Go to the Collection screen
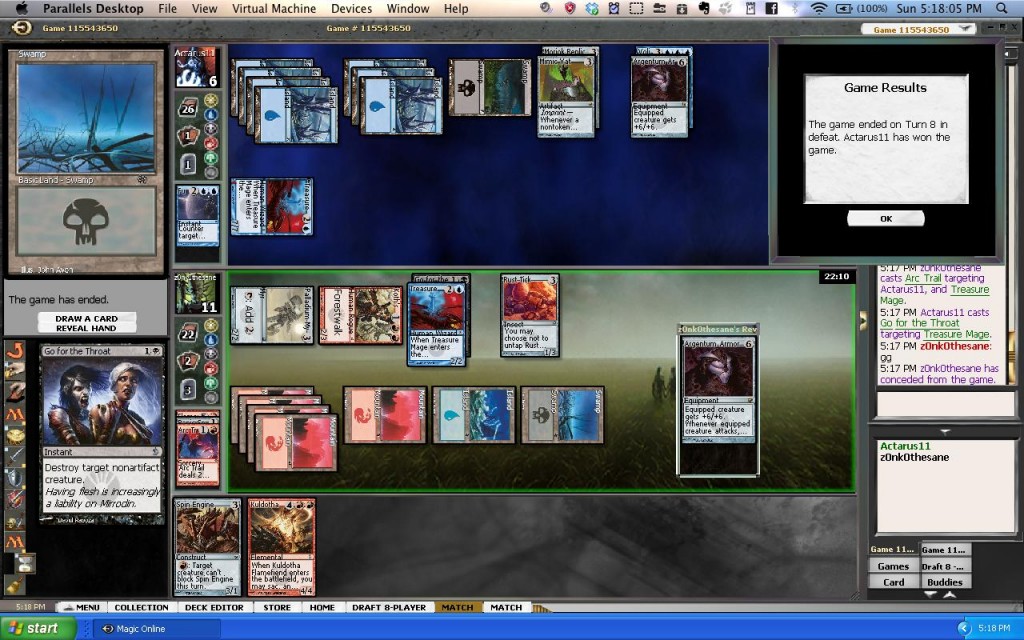The width and height of the screenshot is (1024, 640). point(141,607)
